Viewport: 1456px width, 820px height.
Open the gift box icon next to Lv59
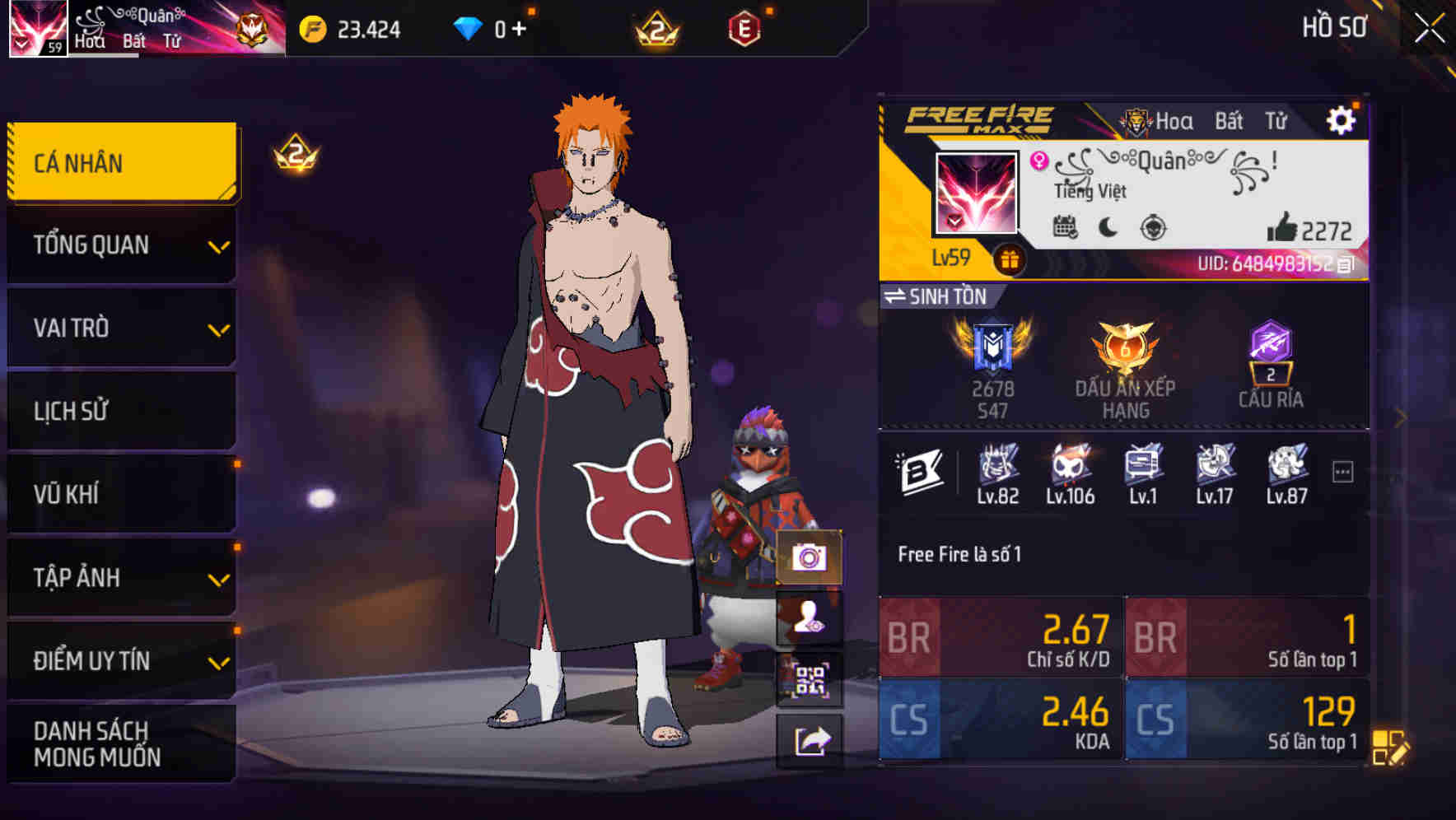click(1009, 257)
